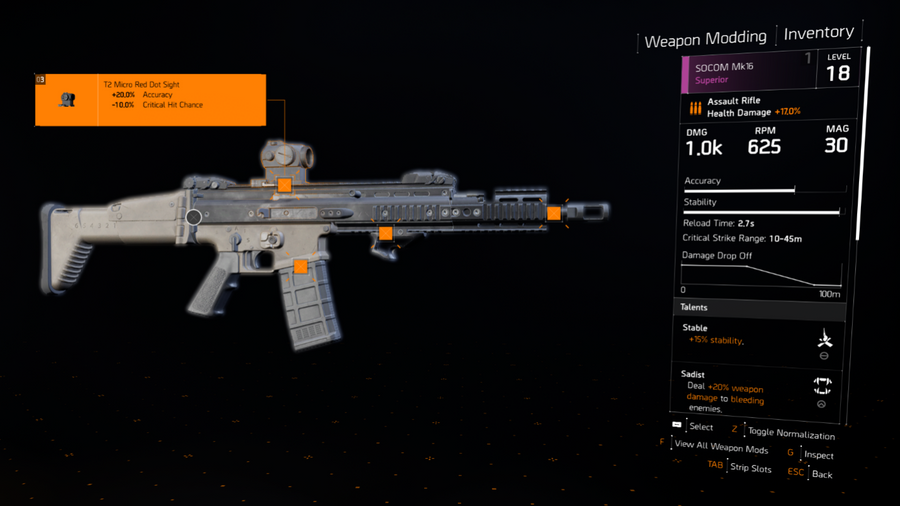
Task: Choose the muzzle mod slot at the barrel tip
Action: [x=553, y=213]
